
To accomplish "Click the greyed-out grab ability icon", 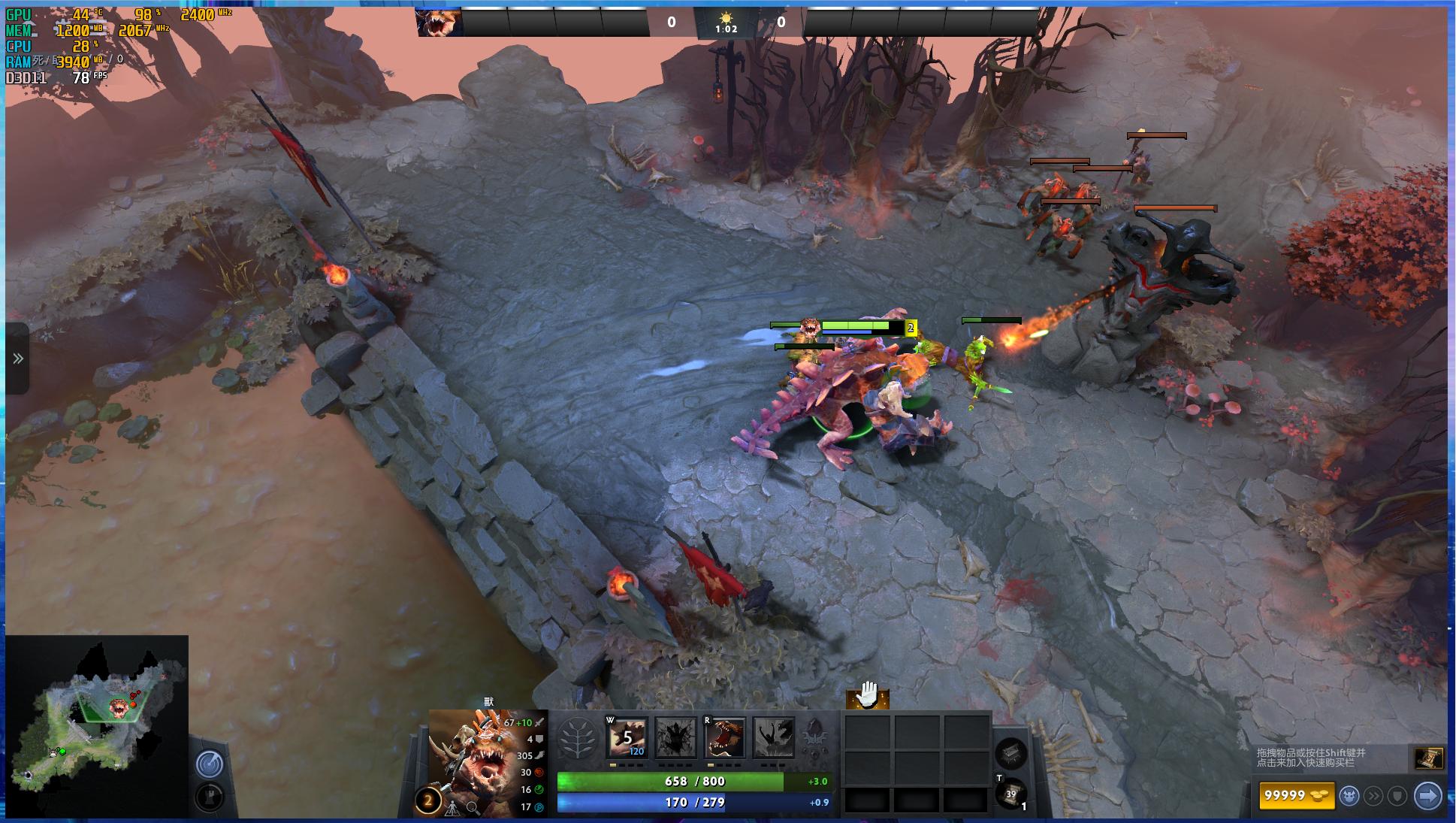I will point(773,738).
